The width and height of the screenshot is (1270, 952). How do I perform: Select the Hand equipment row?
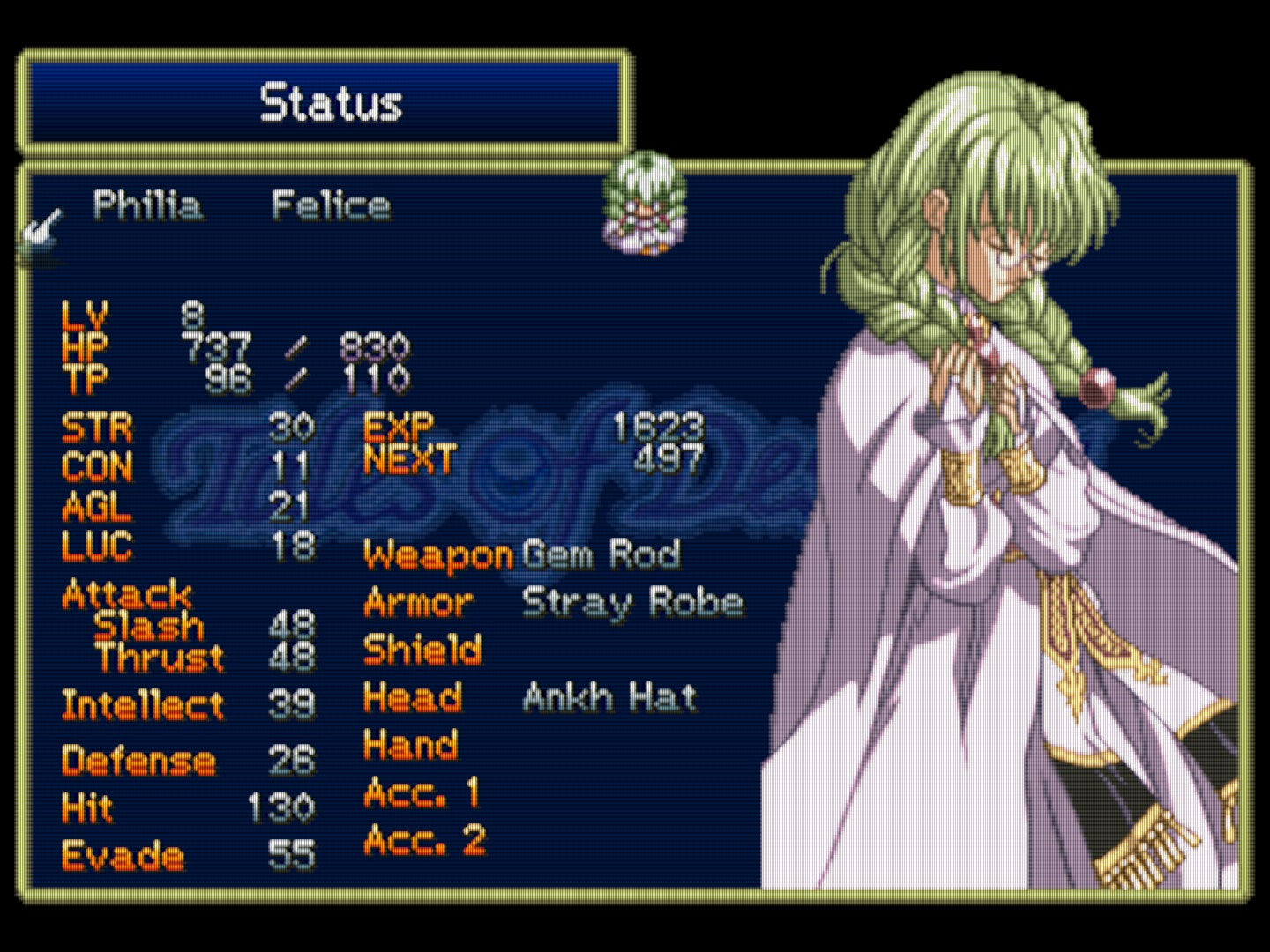(411, 745)
